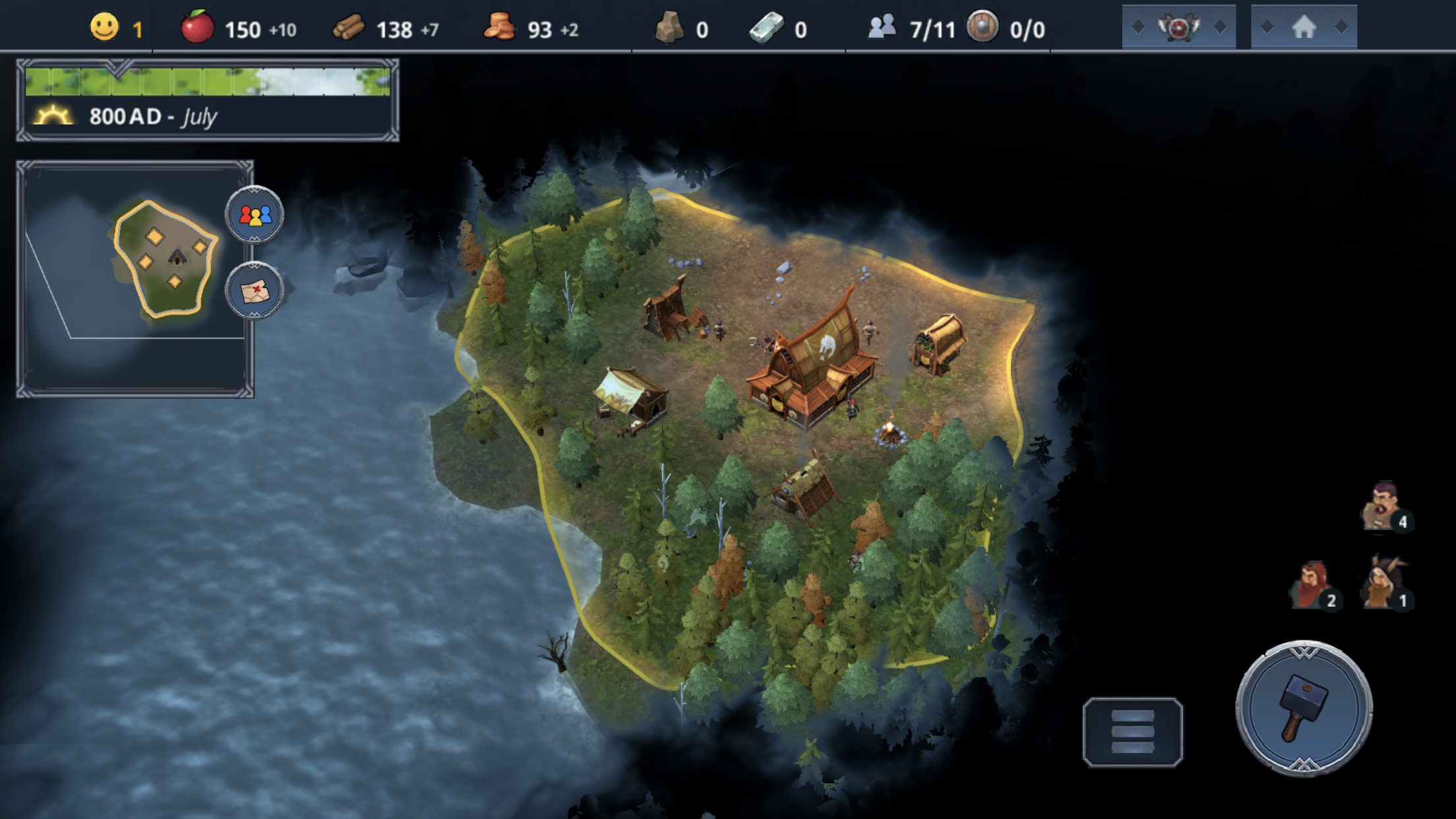This screenshot has width=1456, height=819.
Task: Jump to the town hall home button
Action: click(x=1304, y=28)
